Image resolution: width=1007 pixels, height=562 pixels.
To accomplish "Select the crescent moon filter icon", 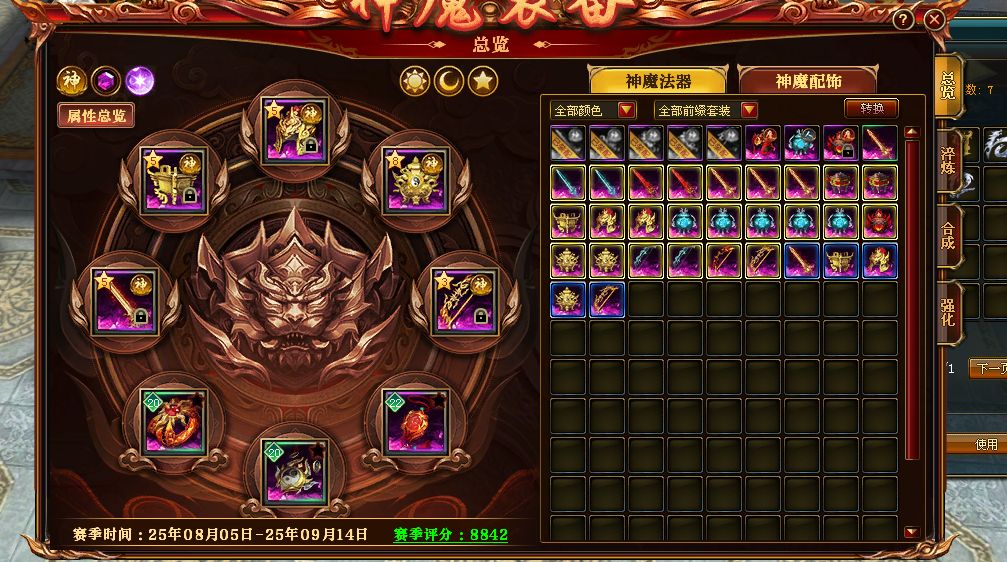I will click(449, 81).
